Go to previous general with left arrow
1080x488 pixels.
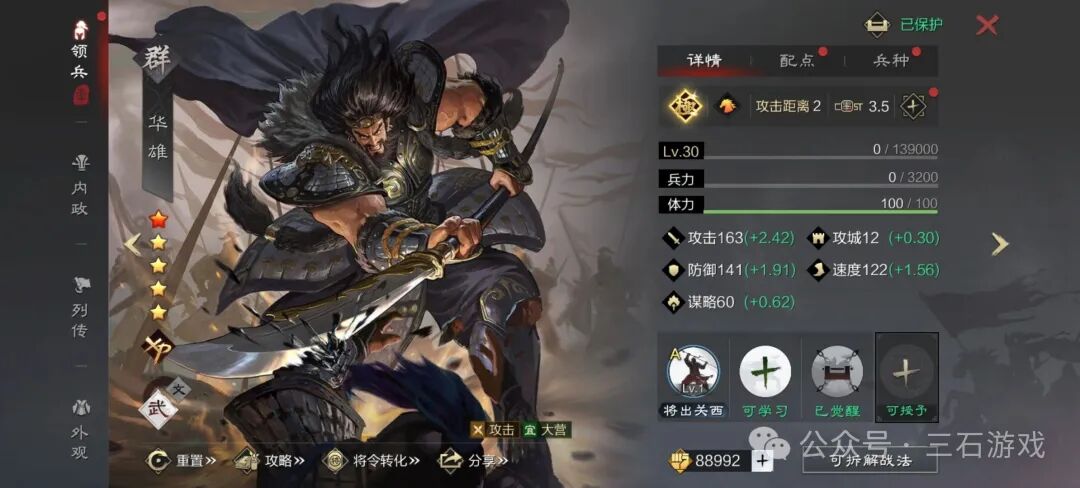(x=132, y=244)
